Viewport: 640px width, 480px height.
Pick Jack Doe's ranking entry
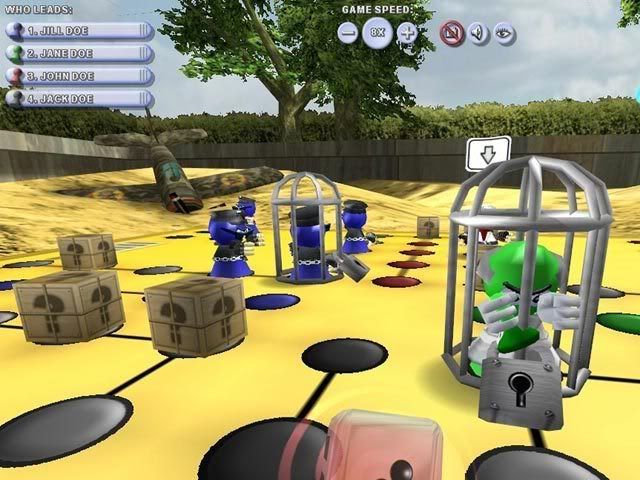(78, 98)
